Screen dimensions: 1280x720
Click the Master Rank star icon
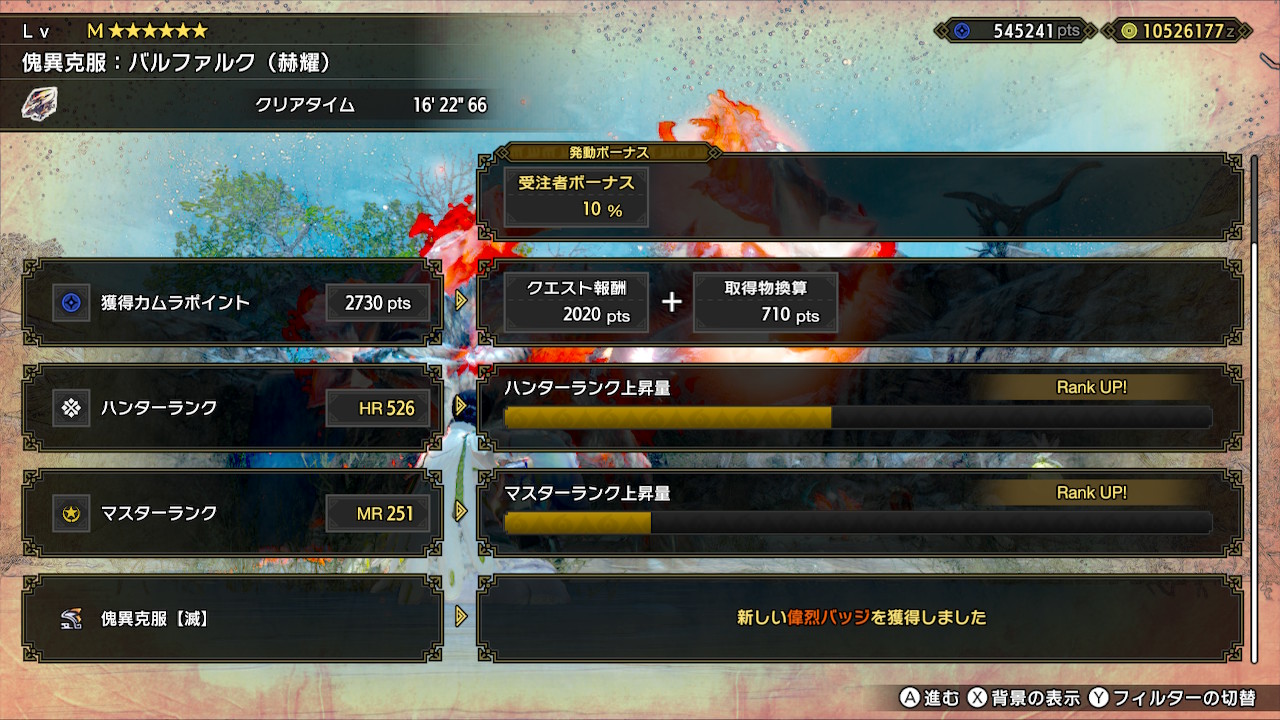70,513
